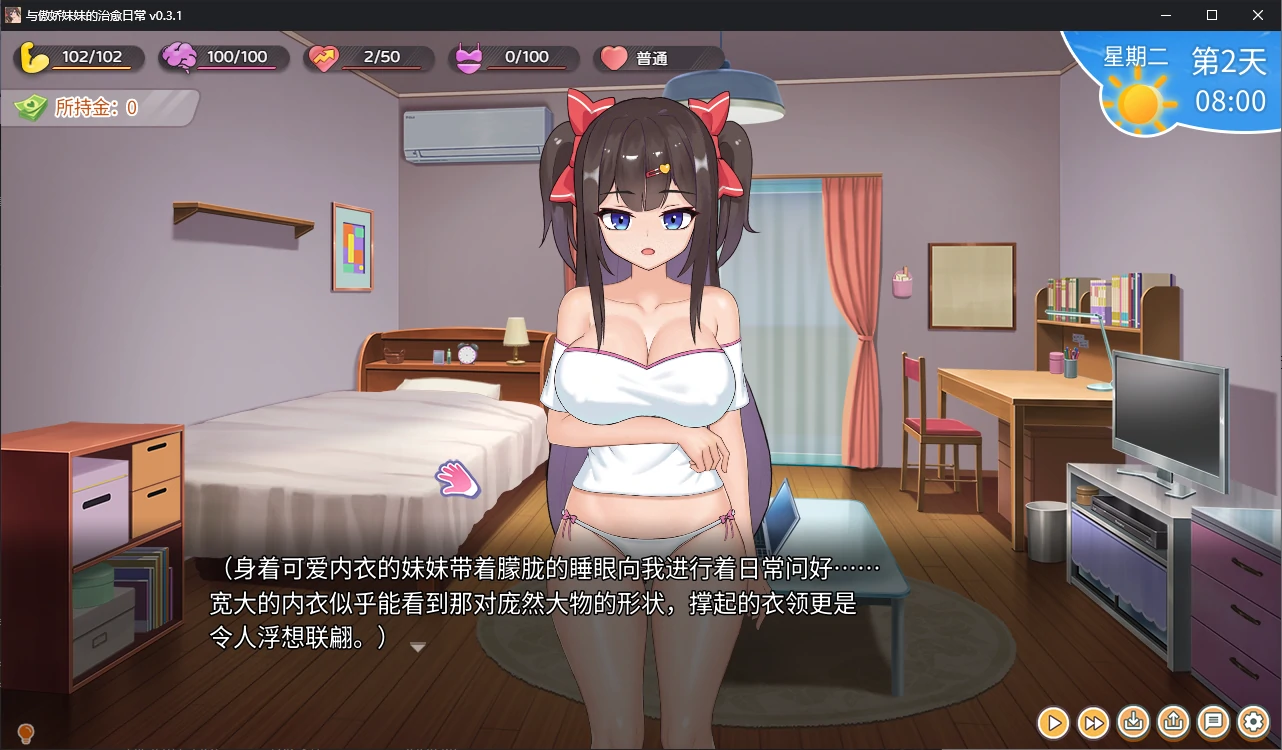Viewport: 1282px width, 750px height.
Task: Close the game window
Action: coord(1257,15)
